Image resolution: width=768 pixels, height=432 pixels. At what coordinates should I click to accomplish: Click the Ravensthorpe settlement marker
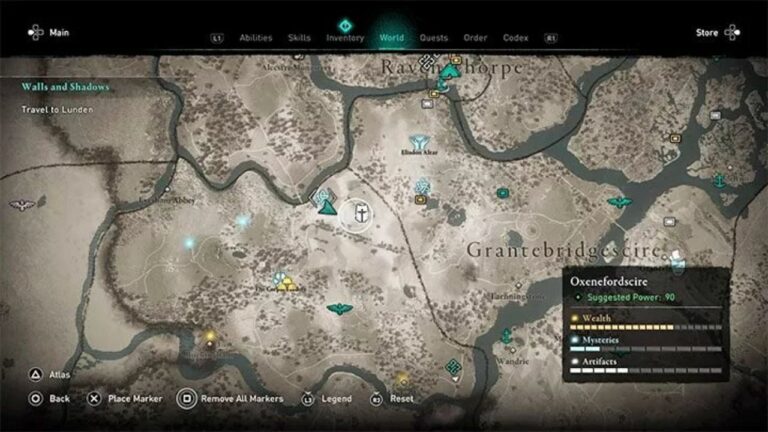click(x=451, y=71)
